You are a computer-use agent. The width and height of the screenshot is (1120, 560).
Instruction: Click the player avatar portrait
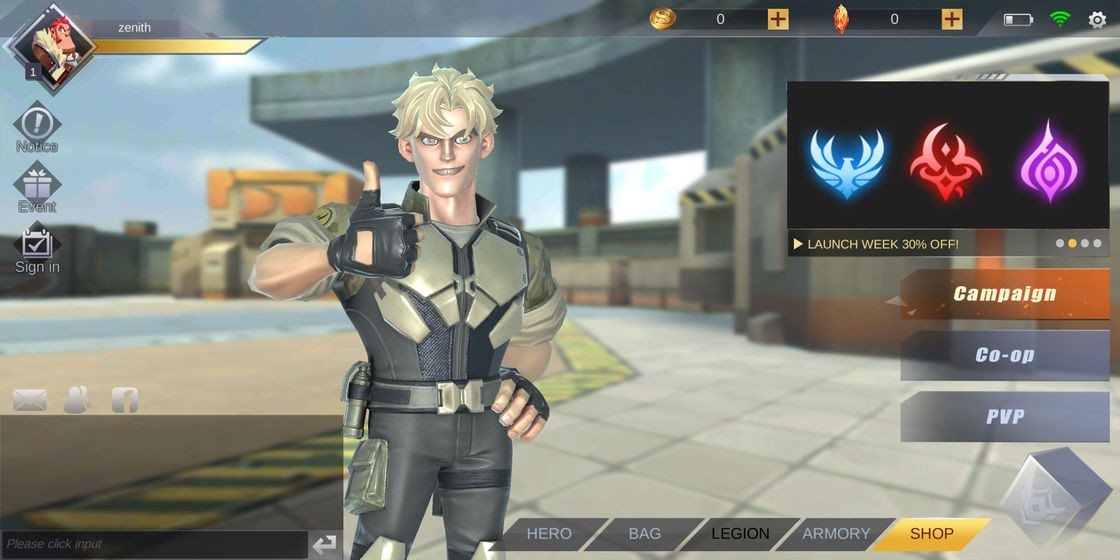tap(50, 45)
